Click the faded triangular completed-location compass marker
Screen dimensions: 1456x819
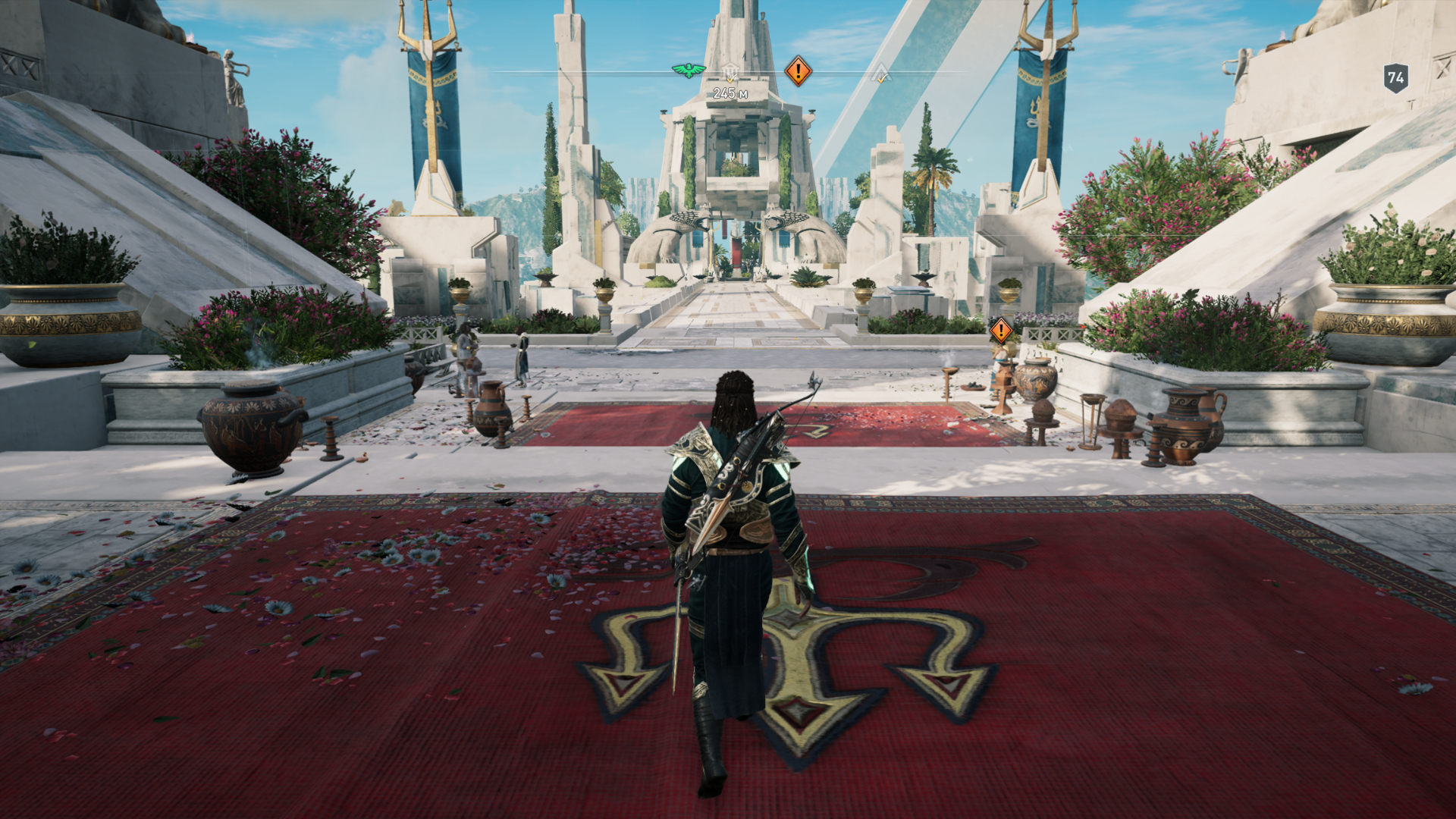coord(880,74)
